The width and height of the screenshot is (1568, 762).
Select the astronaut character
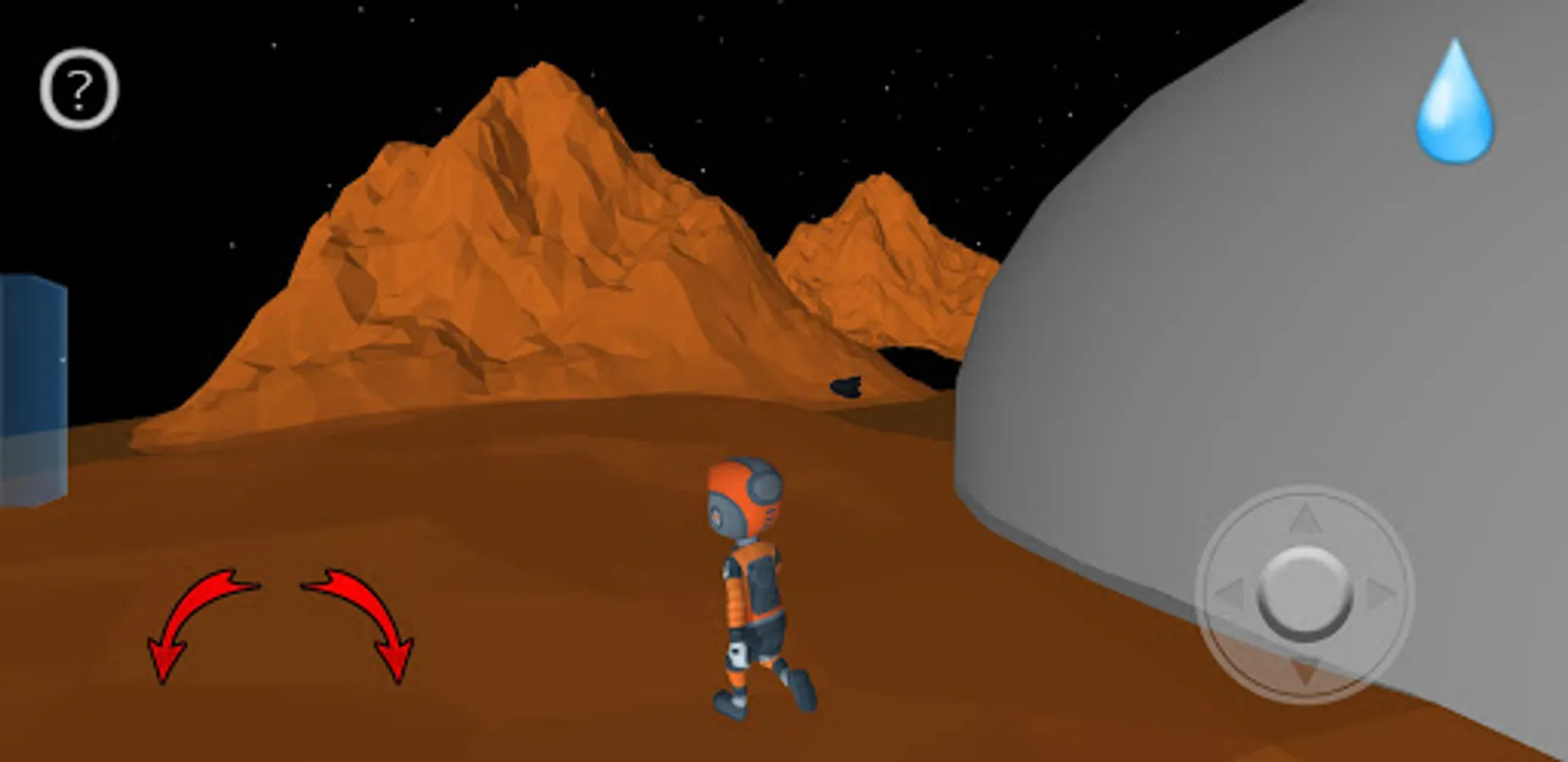[x=754, y=593]
